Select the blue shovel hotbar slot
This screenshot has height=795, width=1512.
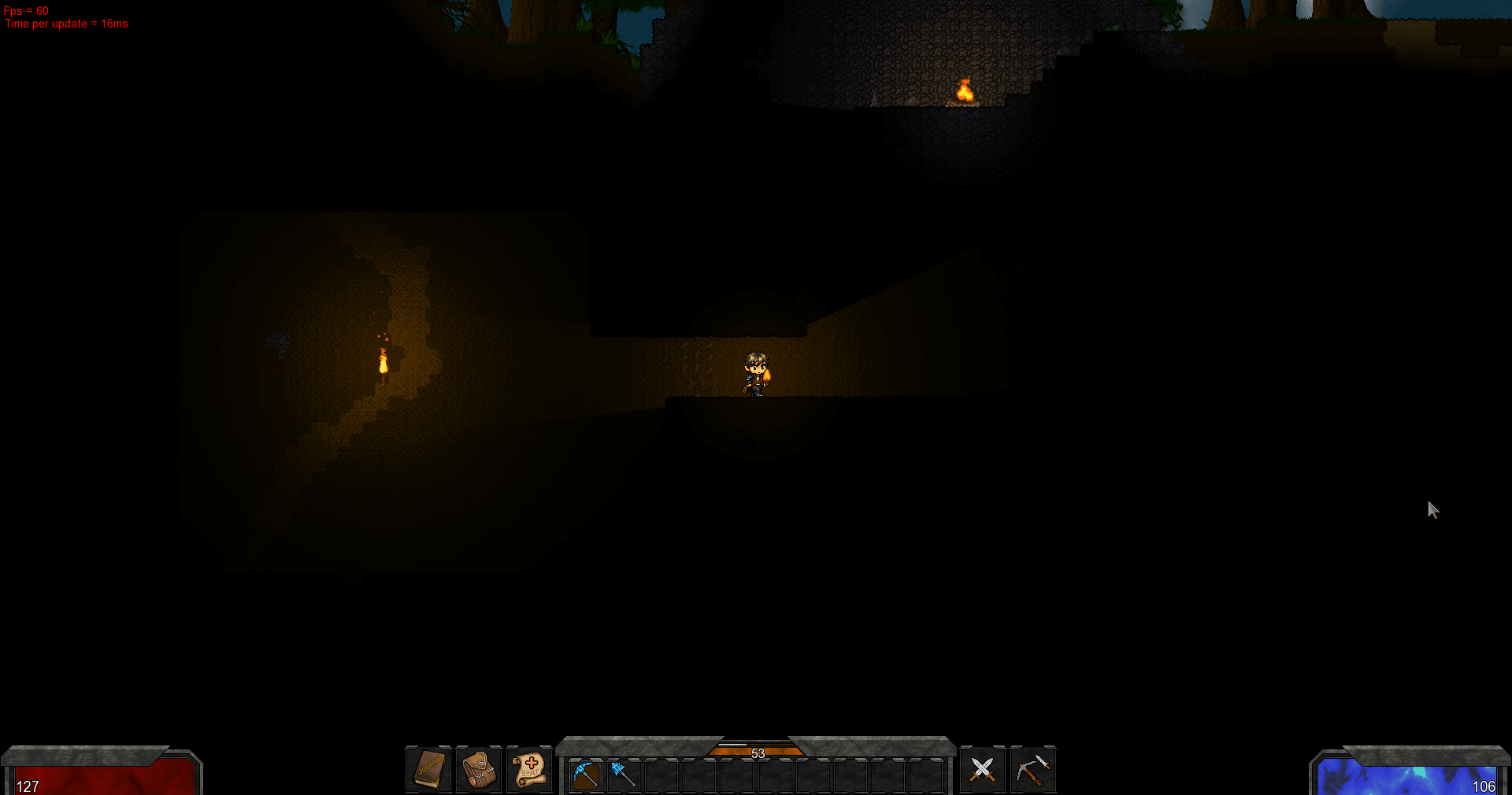(623, 775)
